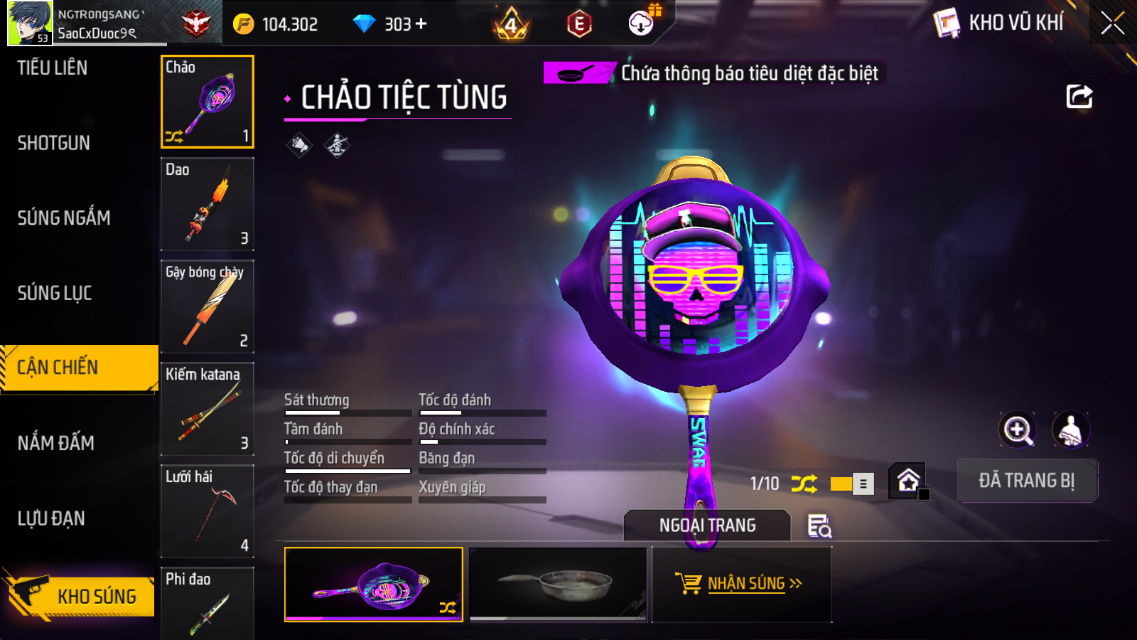Select the default pan skin thumbnail
Viewport: 1137px width, 640px height.
(x=557, y=584)
